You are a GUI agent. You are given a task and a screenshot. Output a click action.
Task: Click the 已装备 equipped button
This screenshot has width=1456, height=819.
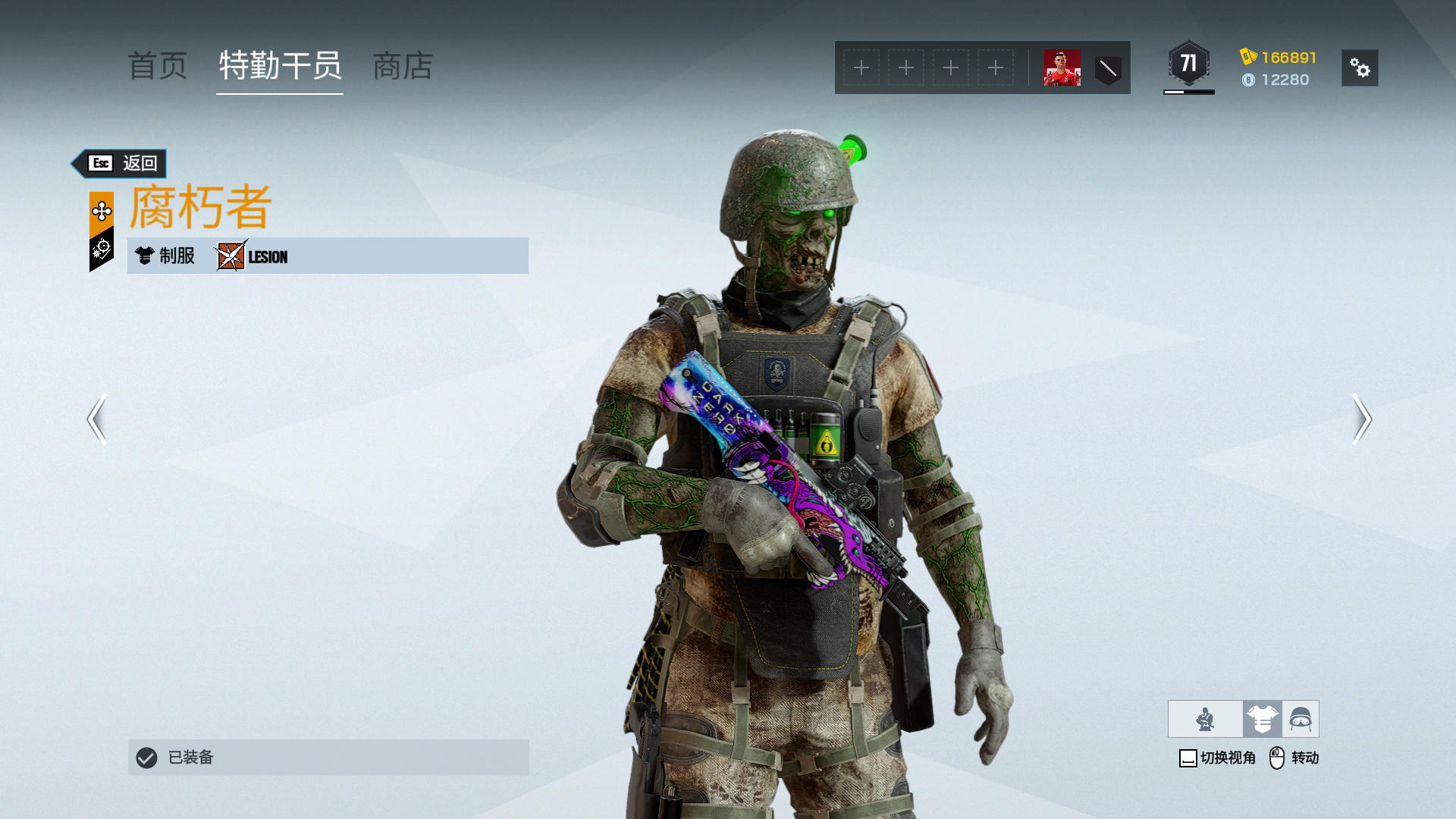coord(328,757)
